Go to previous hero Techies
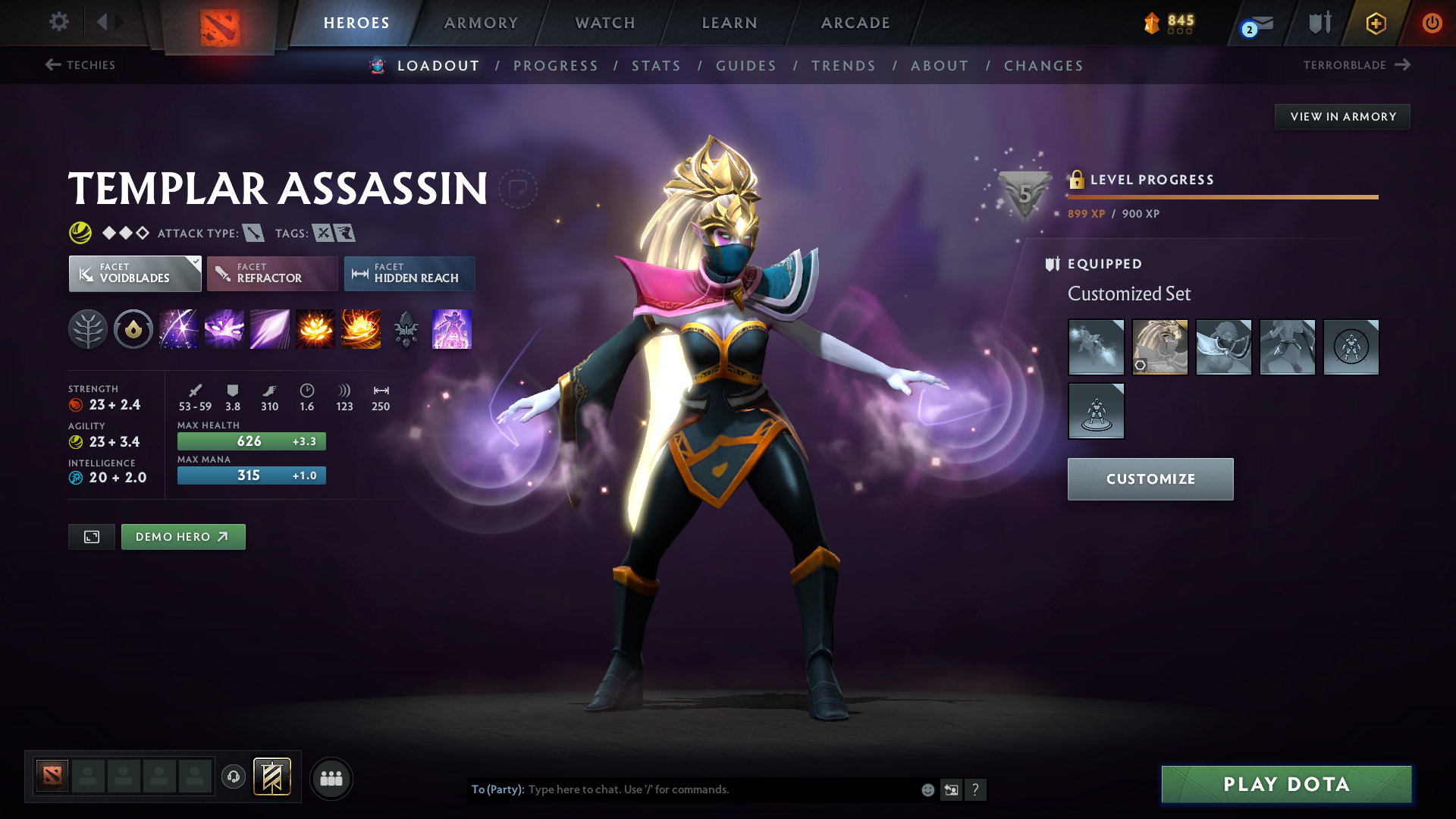The image size is (1456, 819). point(80,65)
